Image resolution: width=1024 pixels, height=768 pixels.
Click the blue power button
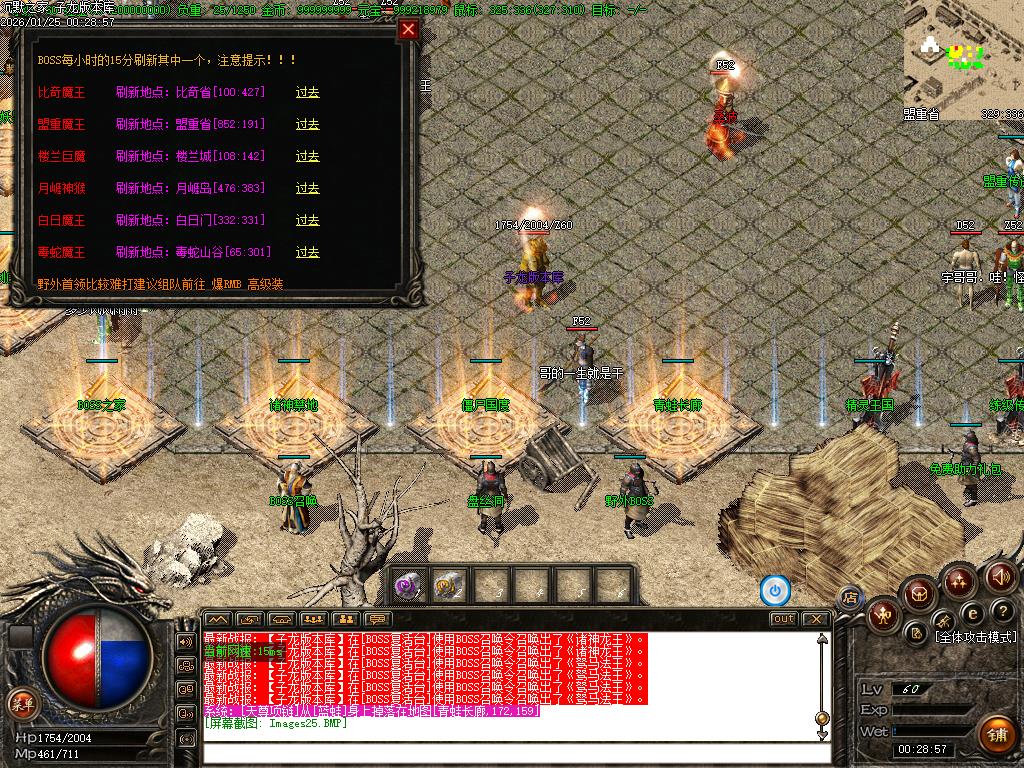pos(775,590)
